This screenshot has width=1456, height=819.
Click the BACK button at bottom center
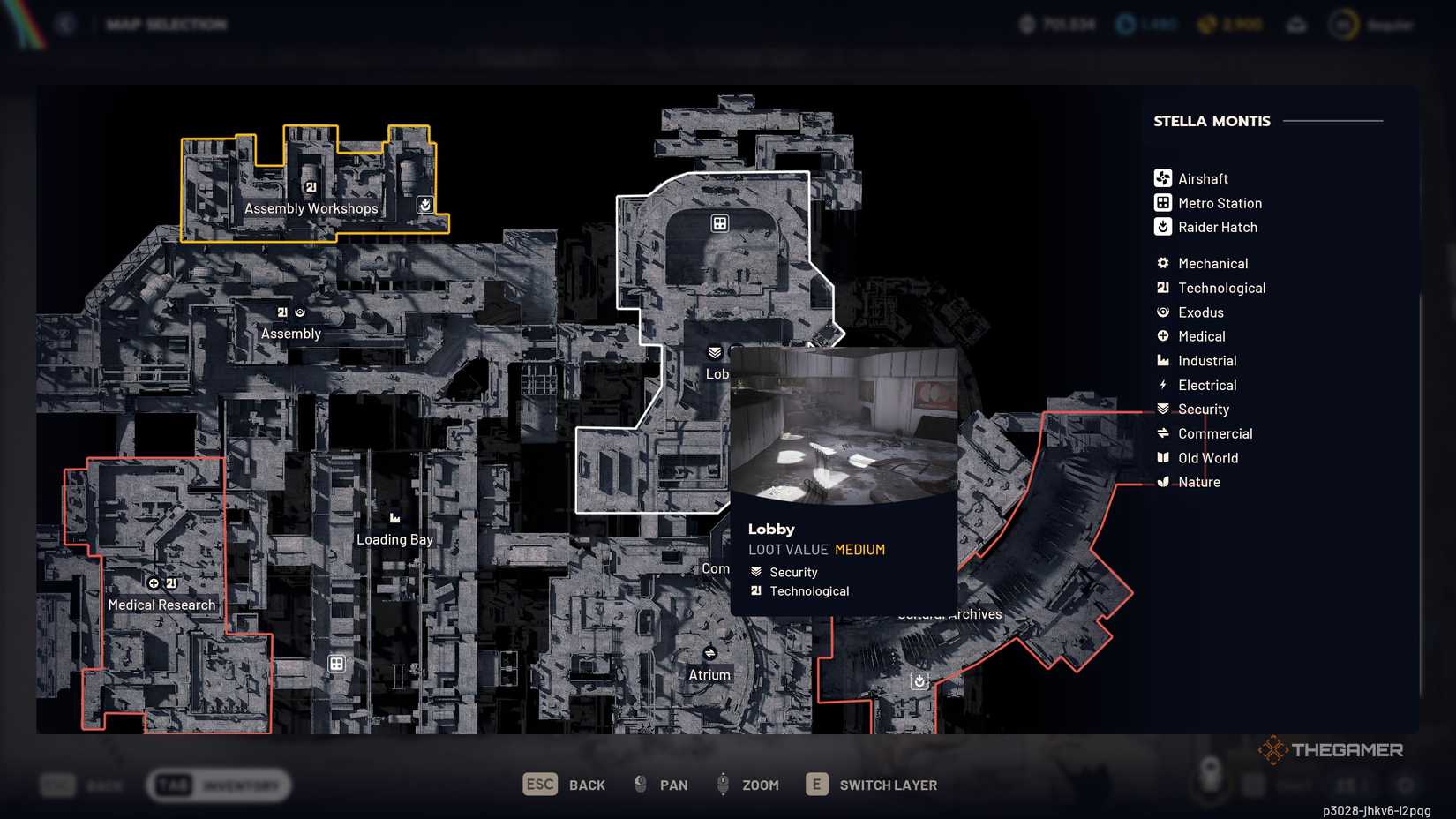(x=565, y=784)
